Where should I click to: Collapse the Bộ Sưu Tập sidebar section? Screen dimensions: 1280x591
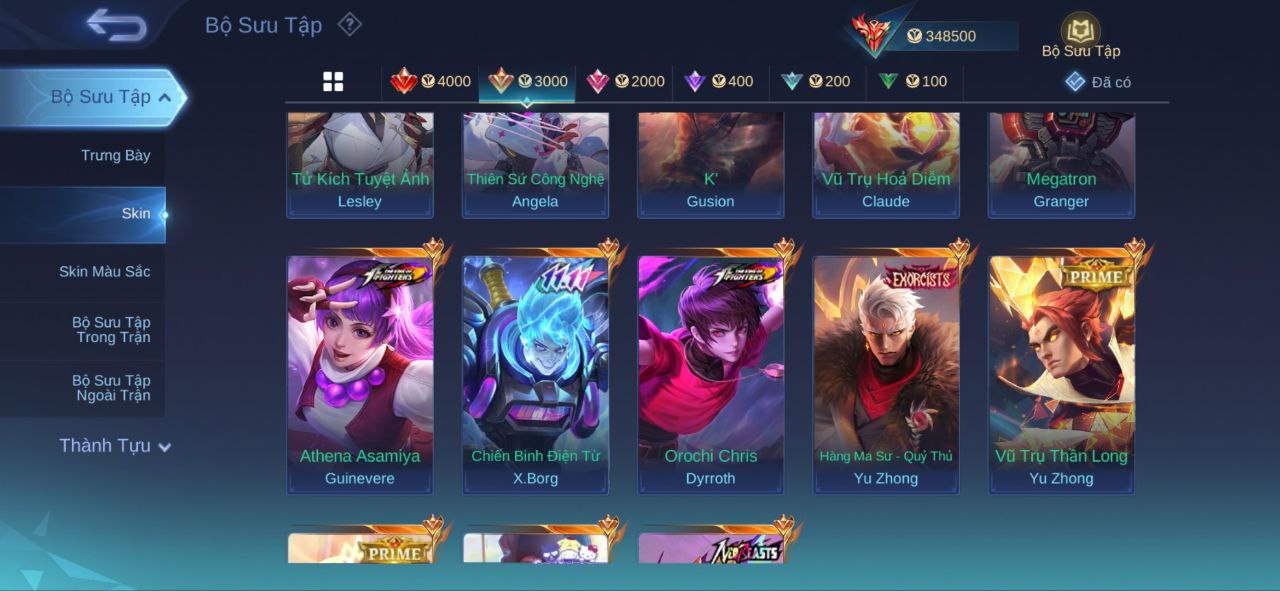point(164,97)
